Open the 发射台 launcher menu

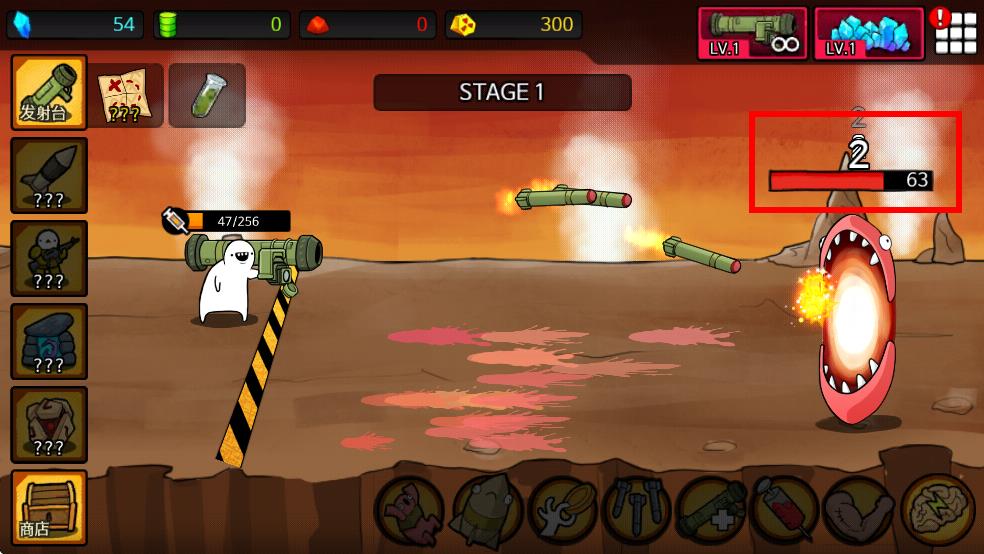coord(49,93)
